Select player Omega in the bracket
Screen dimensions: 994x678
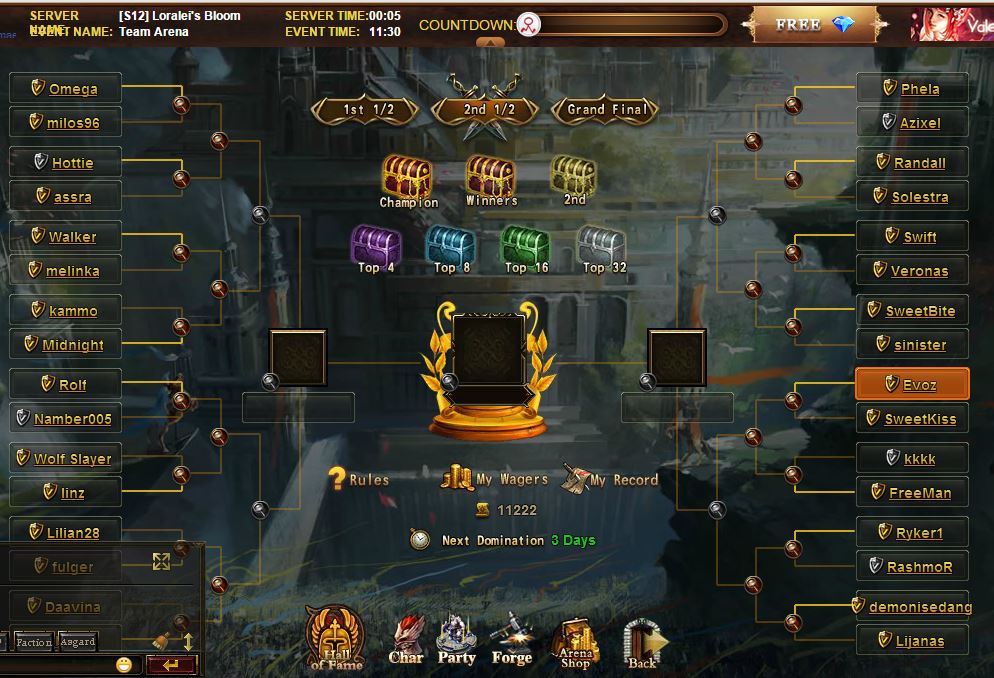[x=66, y=89]
